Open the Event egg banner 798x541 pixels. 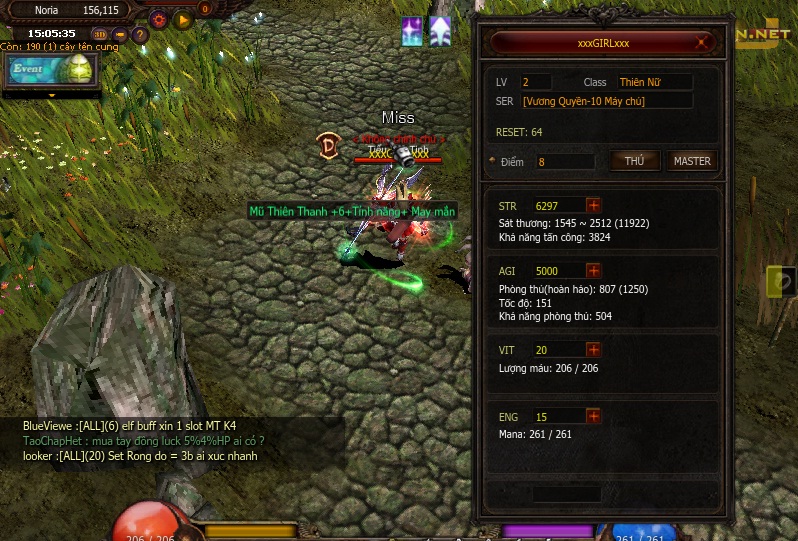pyautogui.click(x=50, y=69)
